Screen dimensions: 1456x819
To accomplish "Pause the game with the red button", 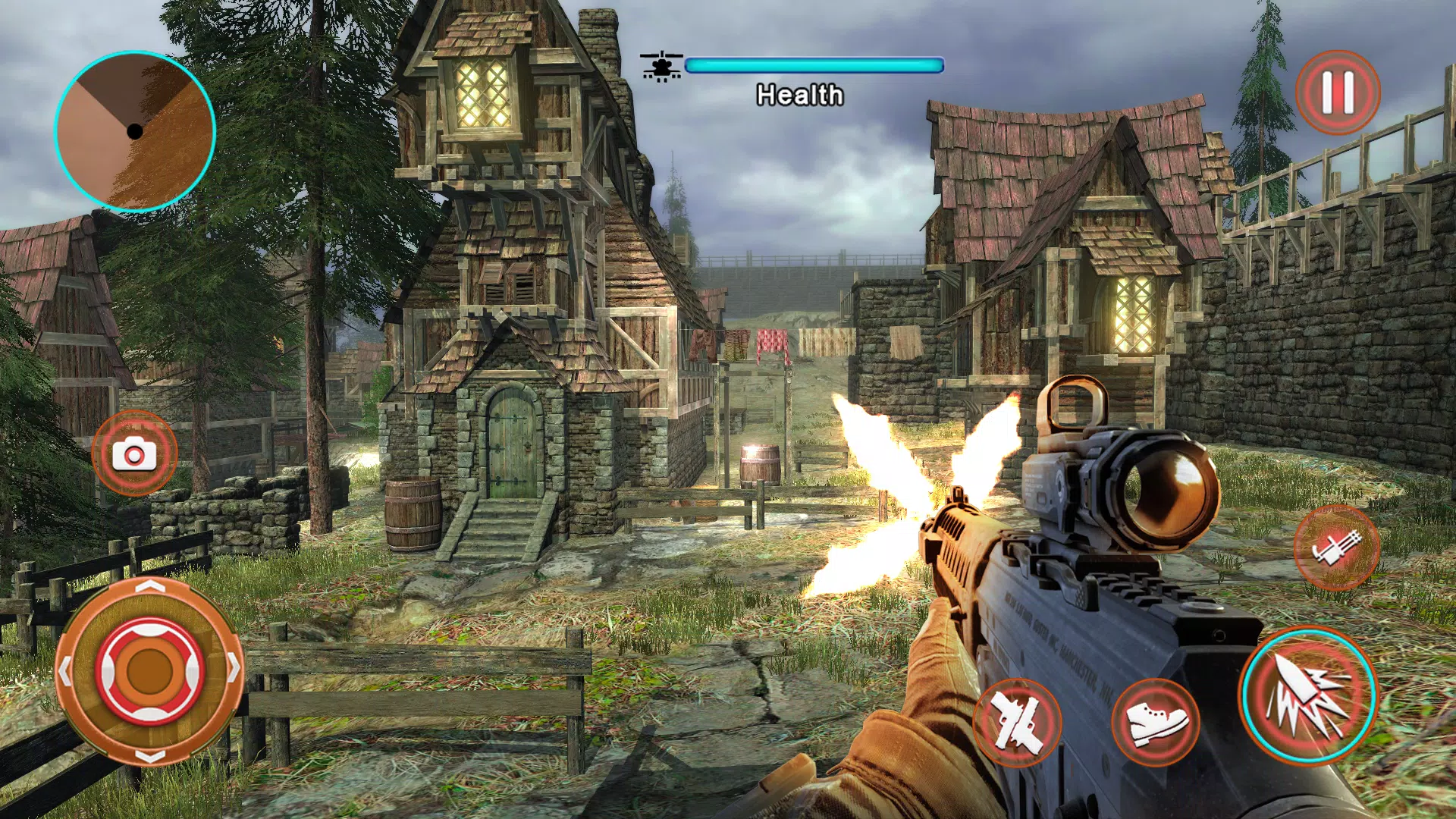I will [x=1338, y=93].
